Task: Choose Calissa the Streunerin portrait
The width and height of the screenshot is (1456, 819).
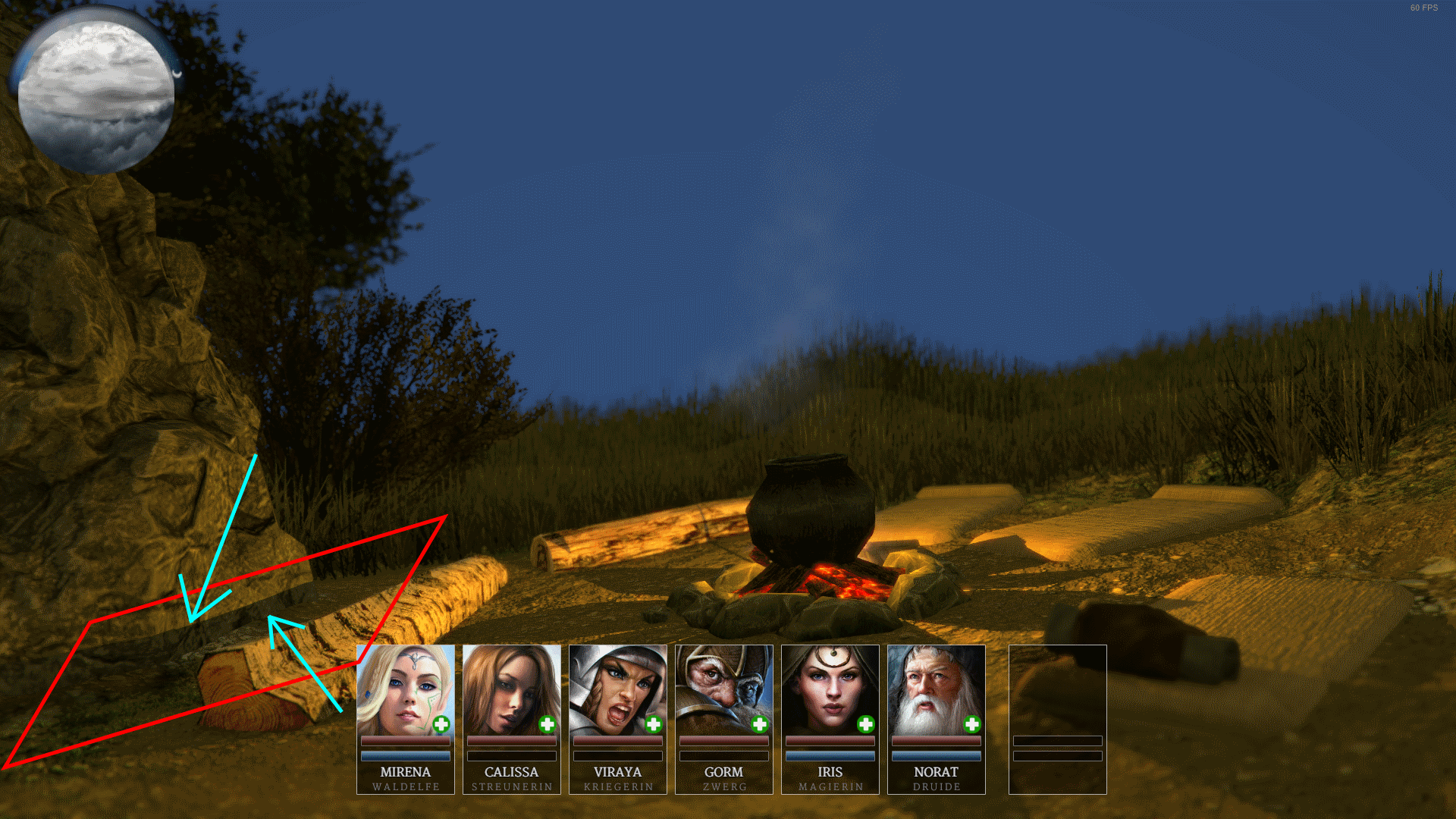Action: coord(511,689)
